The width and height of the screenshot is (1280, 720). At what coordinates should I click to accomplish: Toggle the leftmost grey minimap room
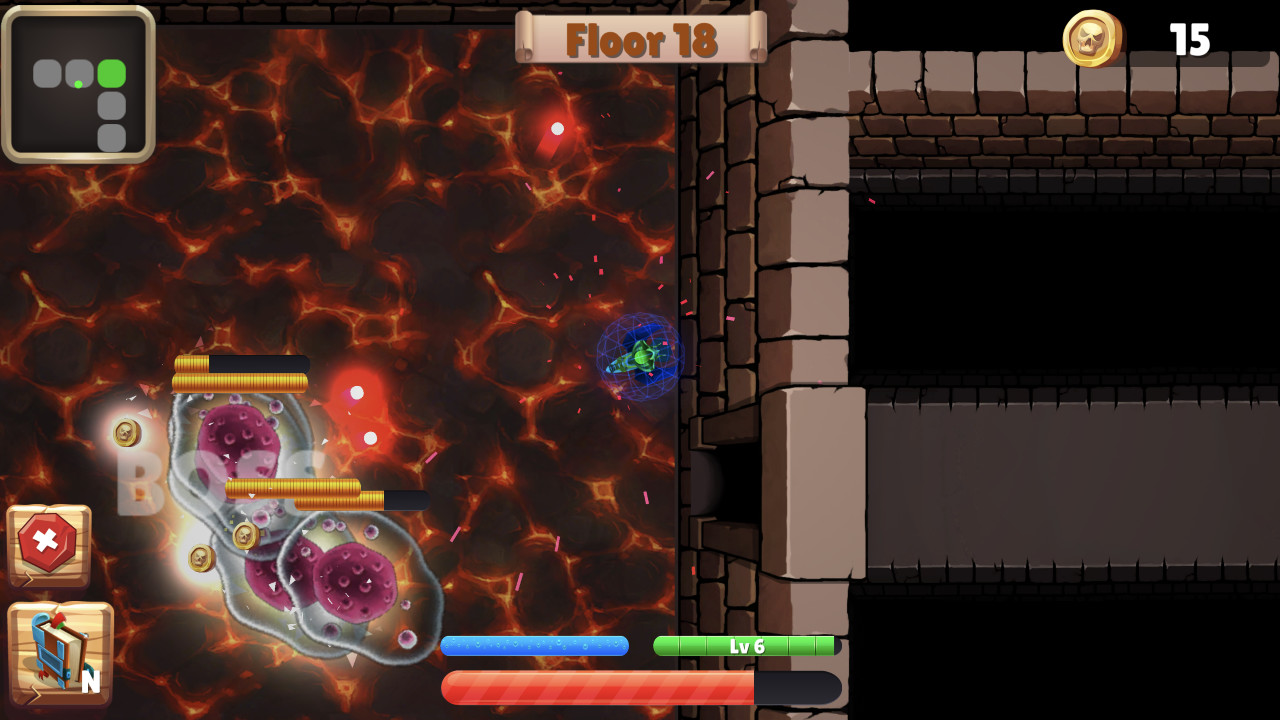[x=48, y=71]
